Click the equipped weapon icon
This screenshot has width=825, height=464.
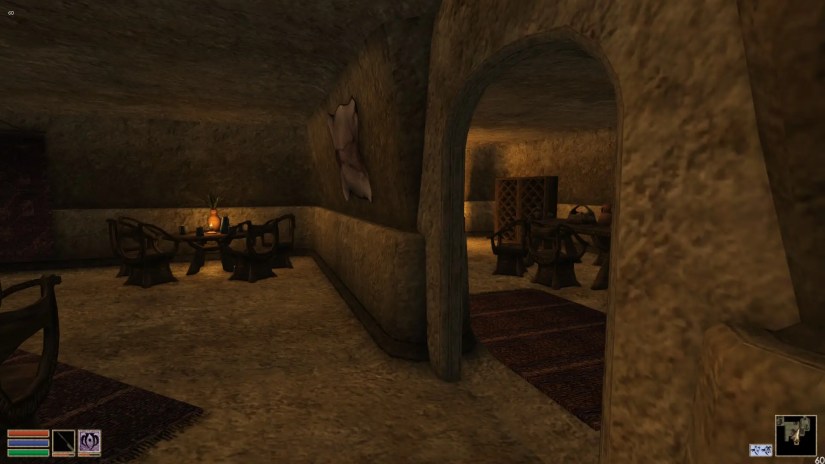click(x=64, y=442)
